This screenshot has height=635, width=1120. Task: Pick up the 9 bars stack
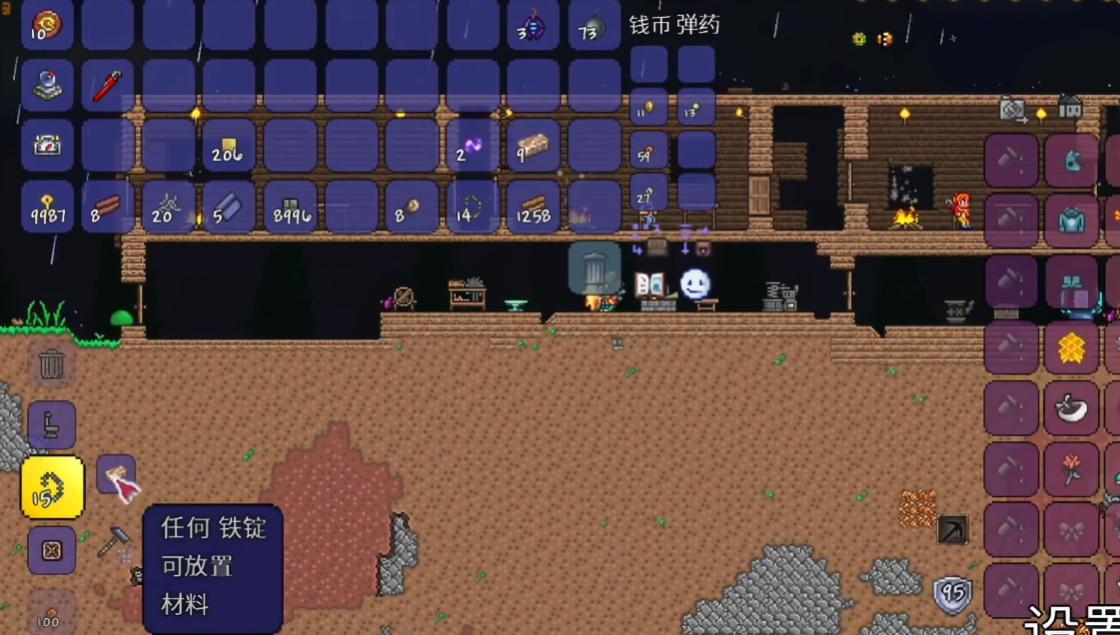point(533,147)
